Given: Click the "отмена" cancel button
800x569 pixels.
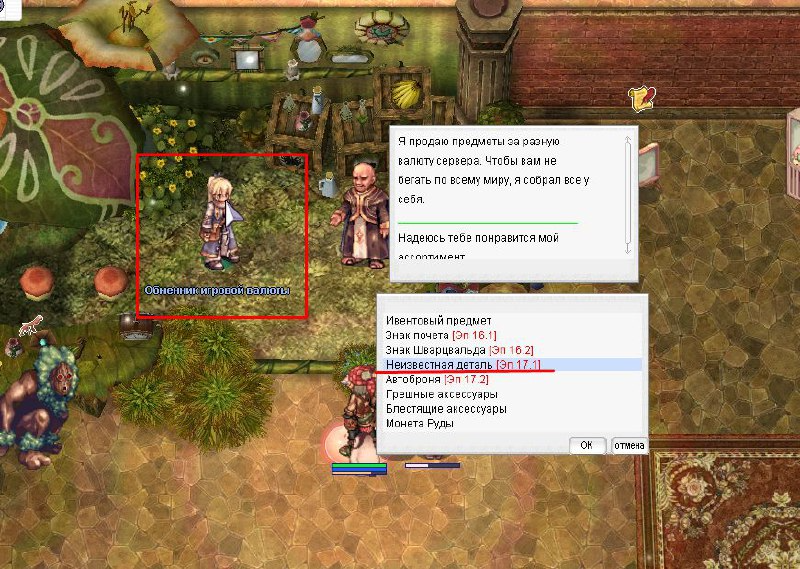Looking at the screenshot, I should click(629, 446).
